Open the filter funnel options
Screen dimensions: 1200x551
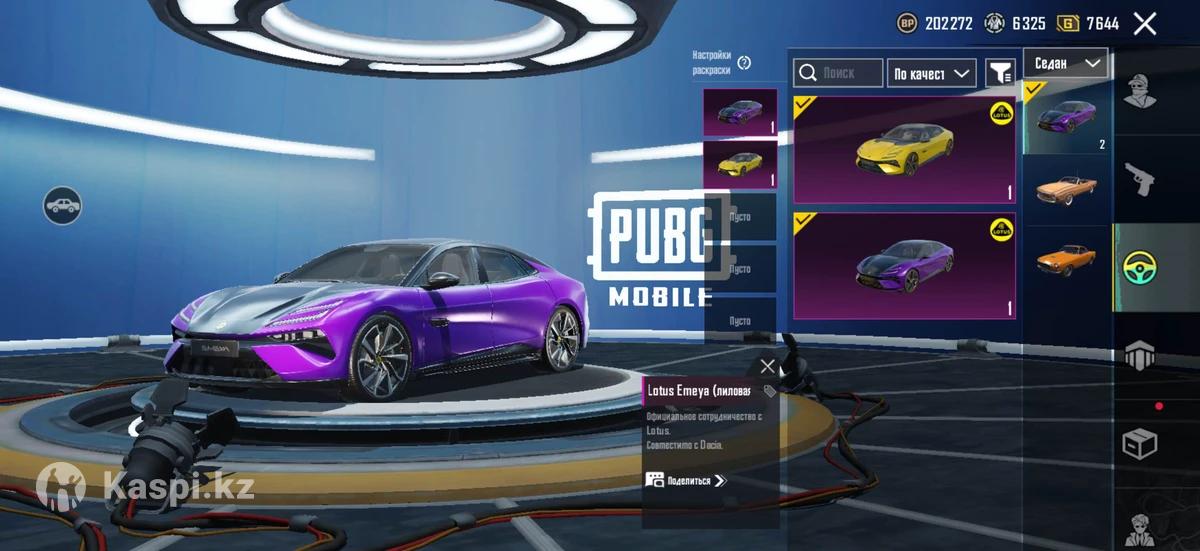tap(999, 72)
